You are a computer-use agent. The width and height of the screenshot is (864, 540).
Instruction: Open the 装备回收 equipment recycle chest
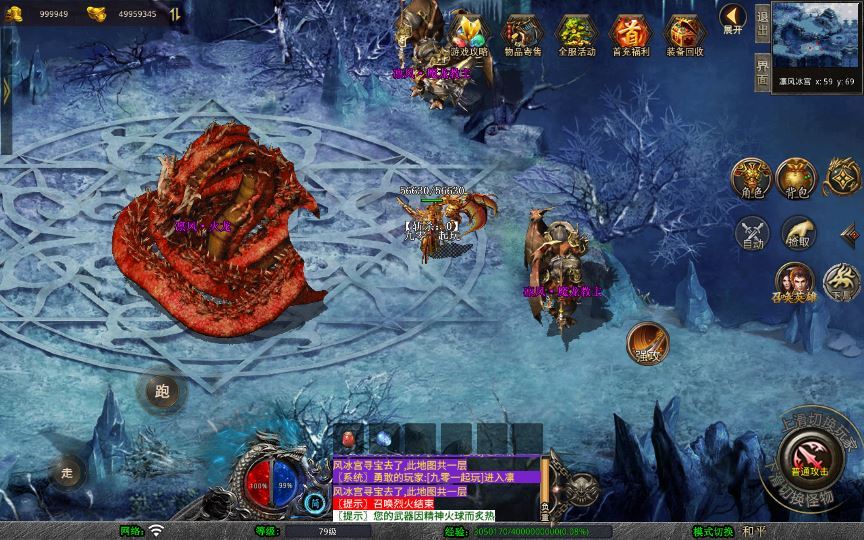point(684,34)
